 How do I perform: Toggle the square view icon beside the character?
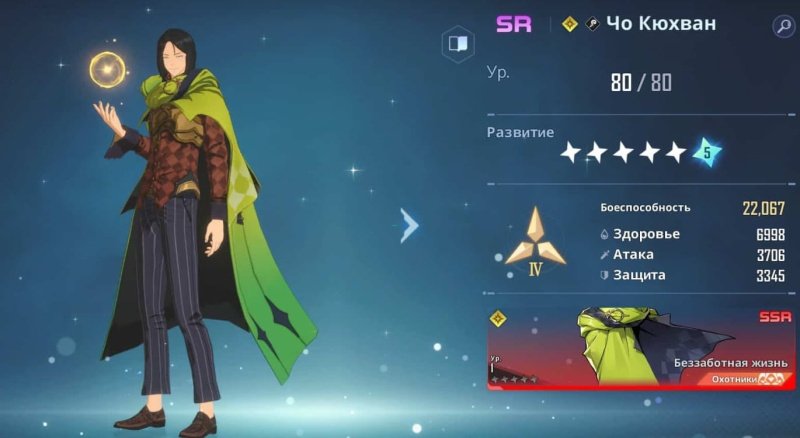pos(457,44)
